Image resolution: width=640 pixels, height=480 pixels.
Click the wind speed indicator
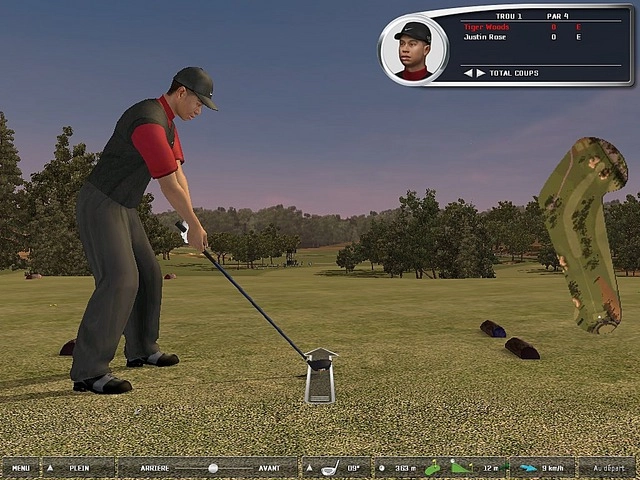[x=542, y=468]
